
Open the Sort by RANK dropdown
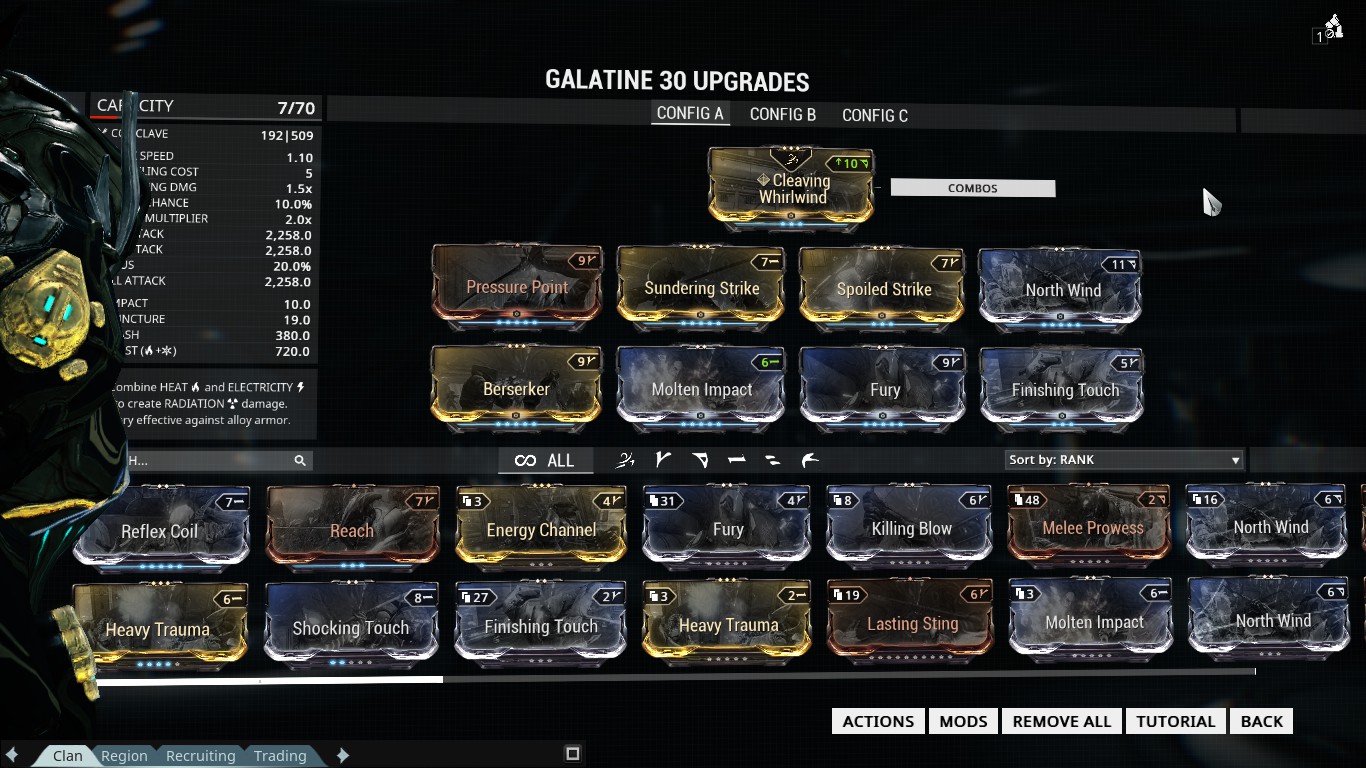[1124, 460]
